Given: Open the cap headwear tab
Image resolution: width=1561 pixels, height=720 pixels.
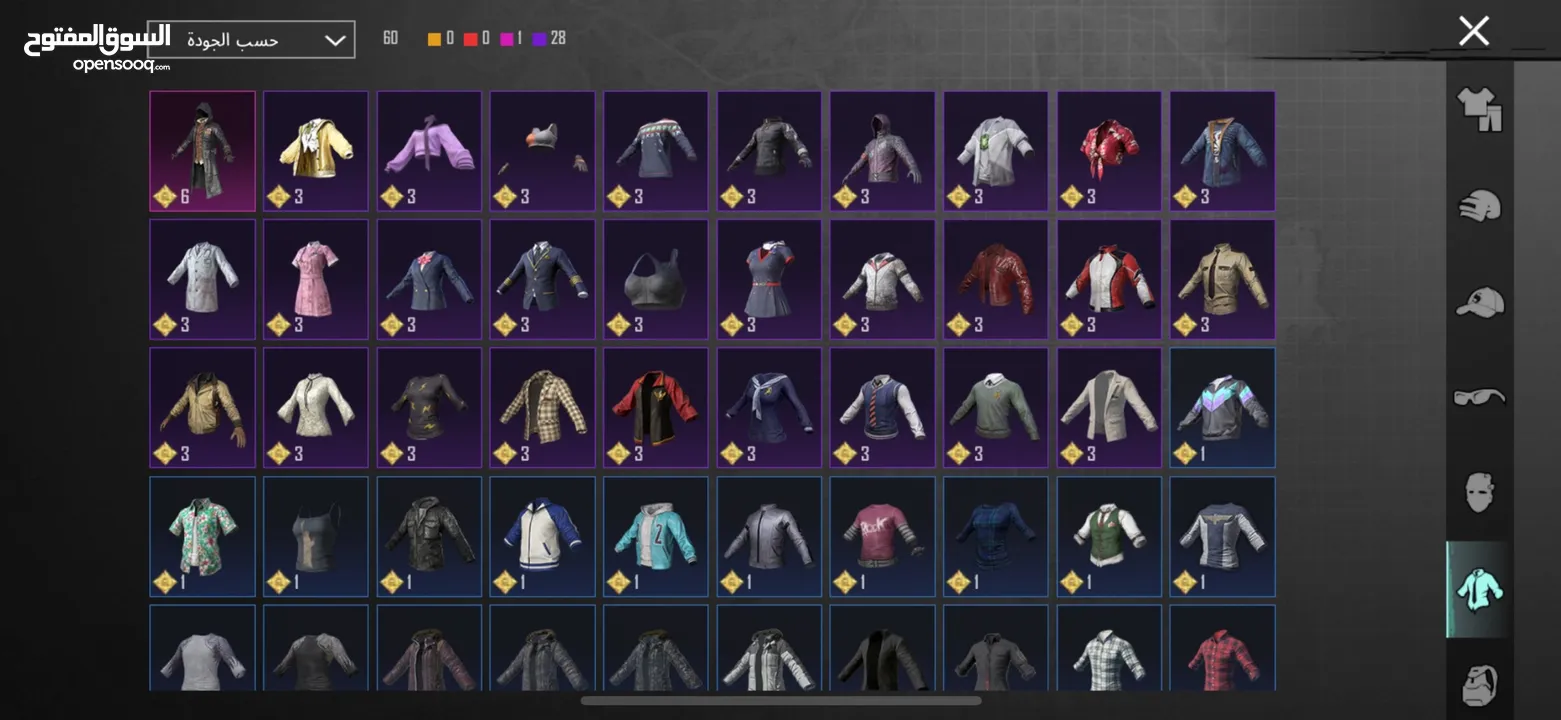Looking at the screenshot, I should (1478, 301).
